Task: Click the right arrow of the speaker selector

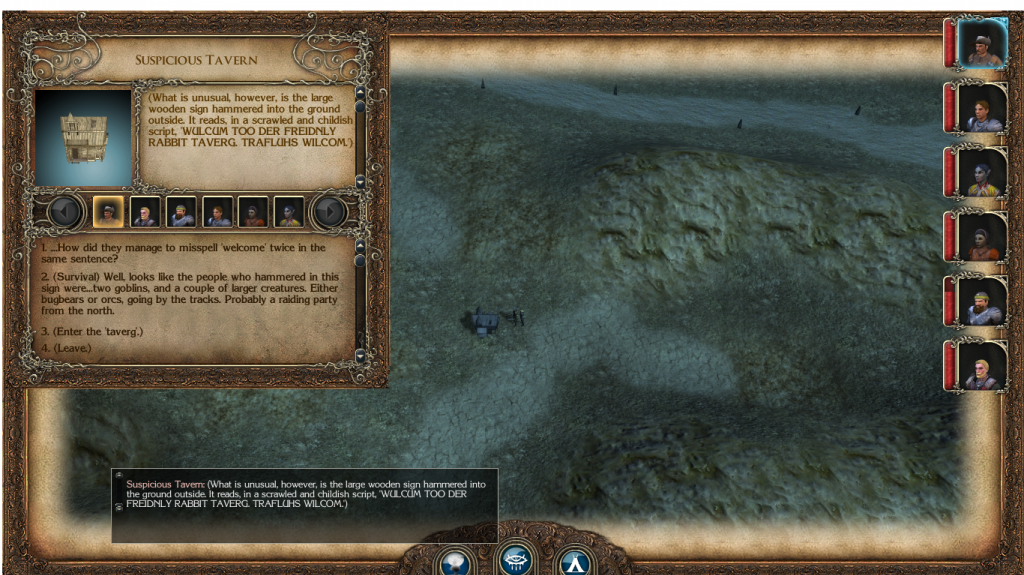Action: [x=329, y=212]
